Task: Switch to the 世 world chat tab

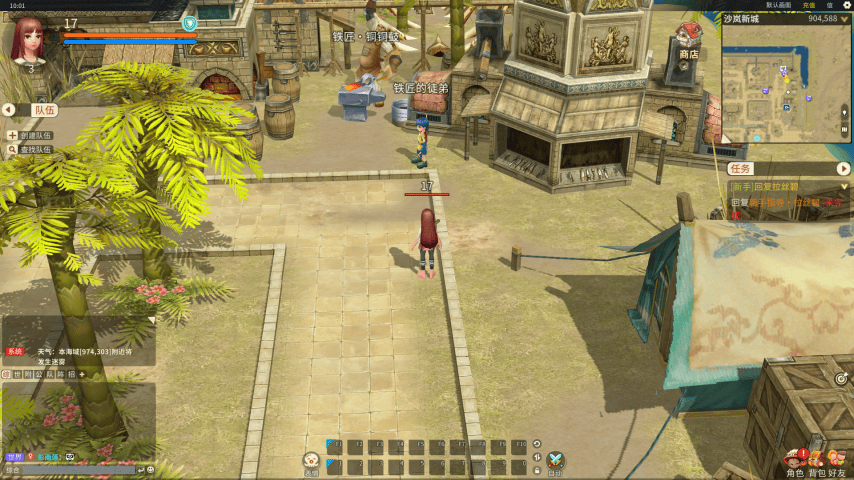Action: tap(17, 374)
